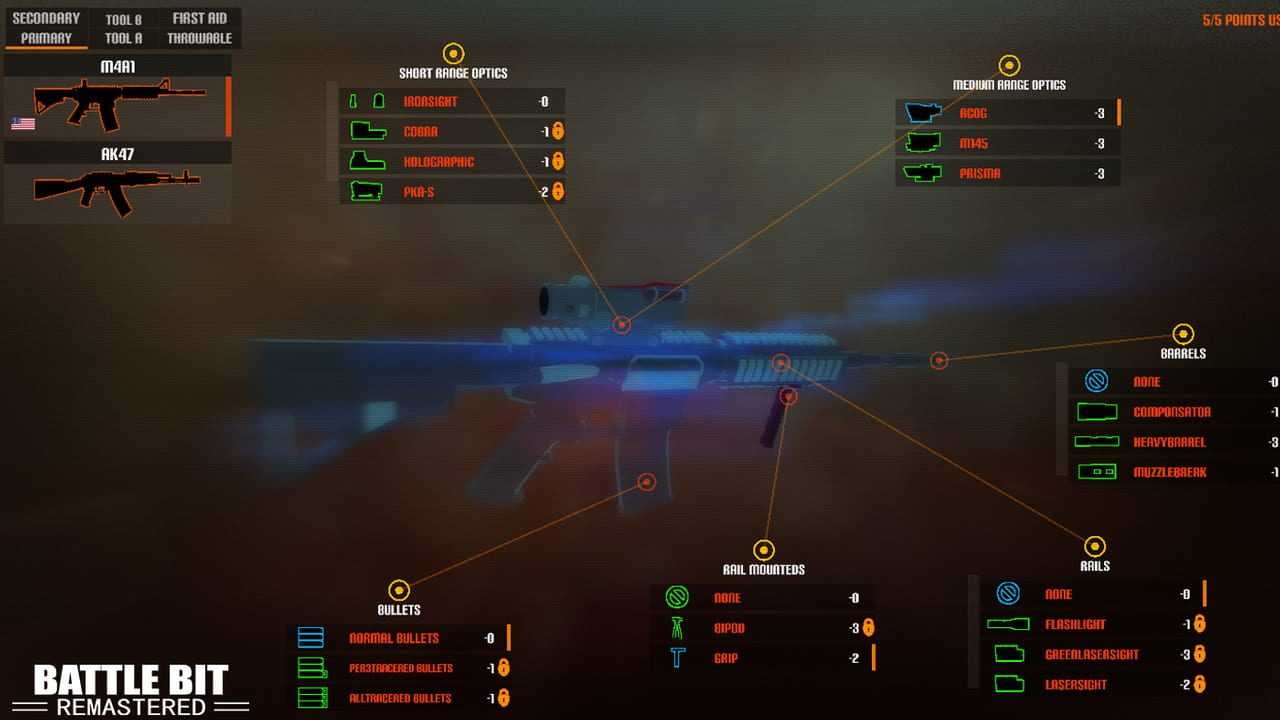Screen dimensions: 1280x720
Task: Choose the Holographic sight
Action: 450,161
